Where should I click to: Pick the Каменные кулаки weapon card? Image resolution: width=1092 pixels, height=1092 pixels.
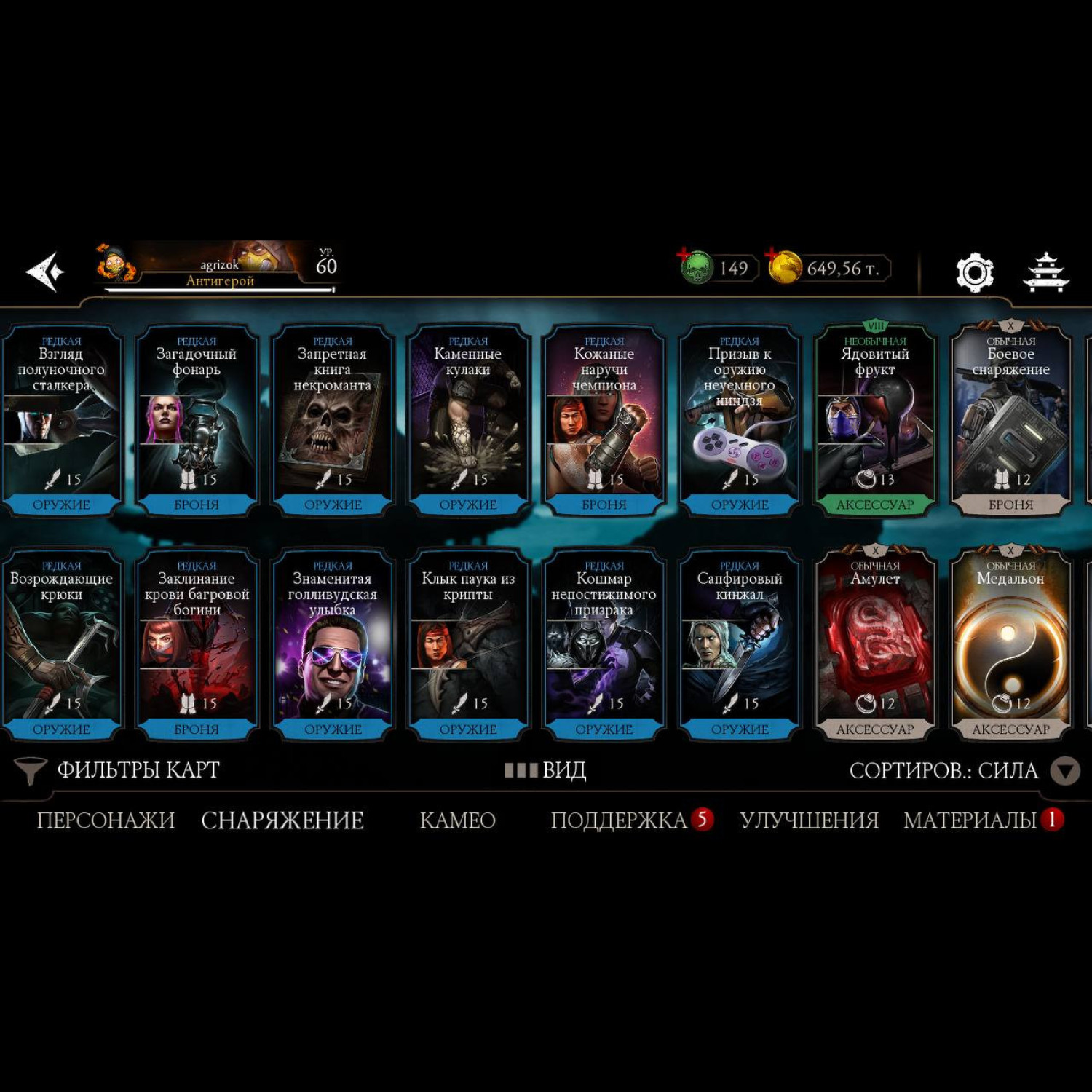tap(468, 419)
